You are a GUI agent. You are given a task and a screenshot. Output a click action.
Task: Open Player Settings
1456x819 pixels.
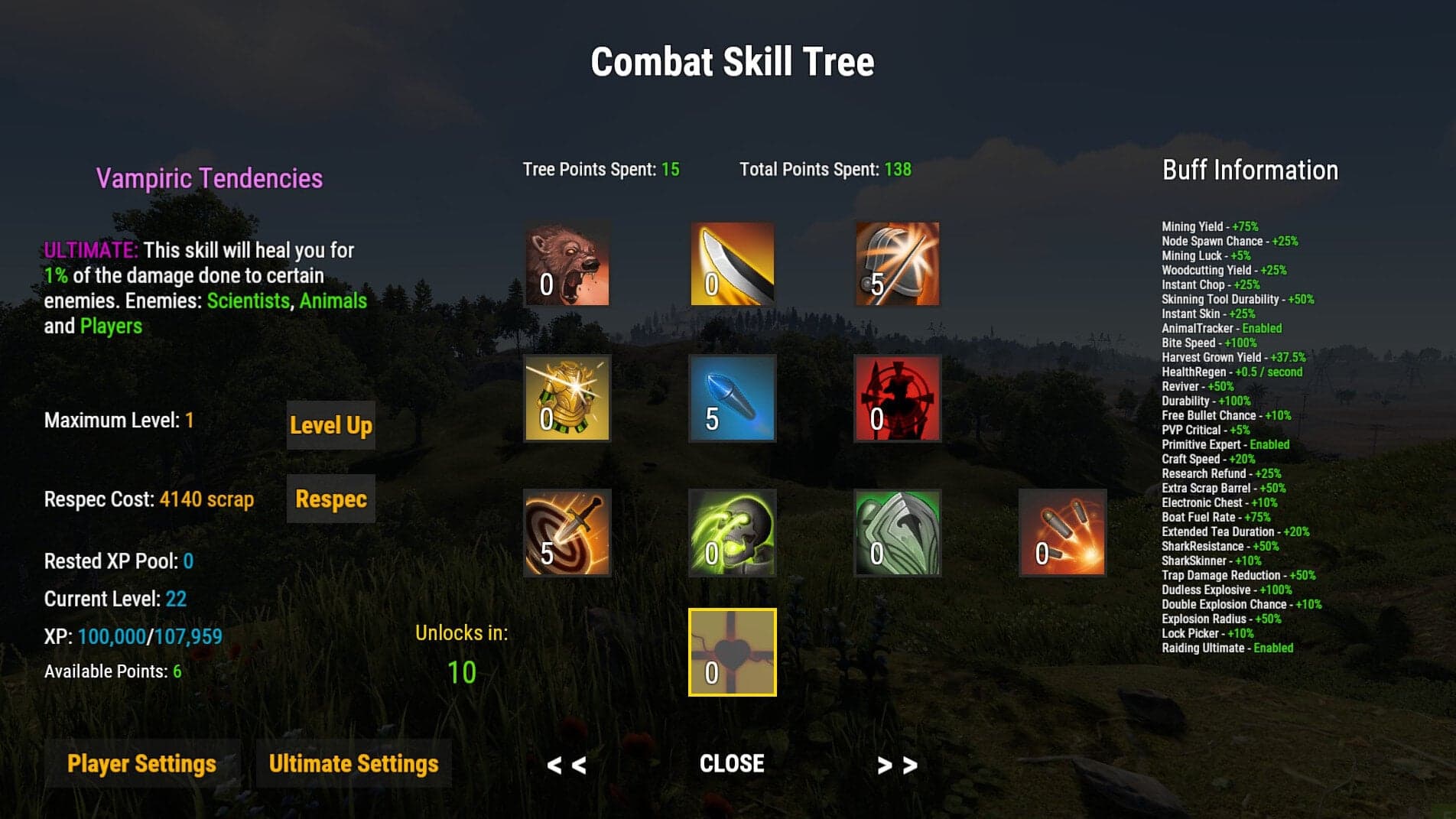point(141,762)
